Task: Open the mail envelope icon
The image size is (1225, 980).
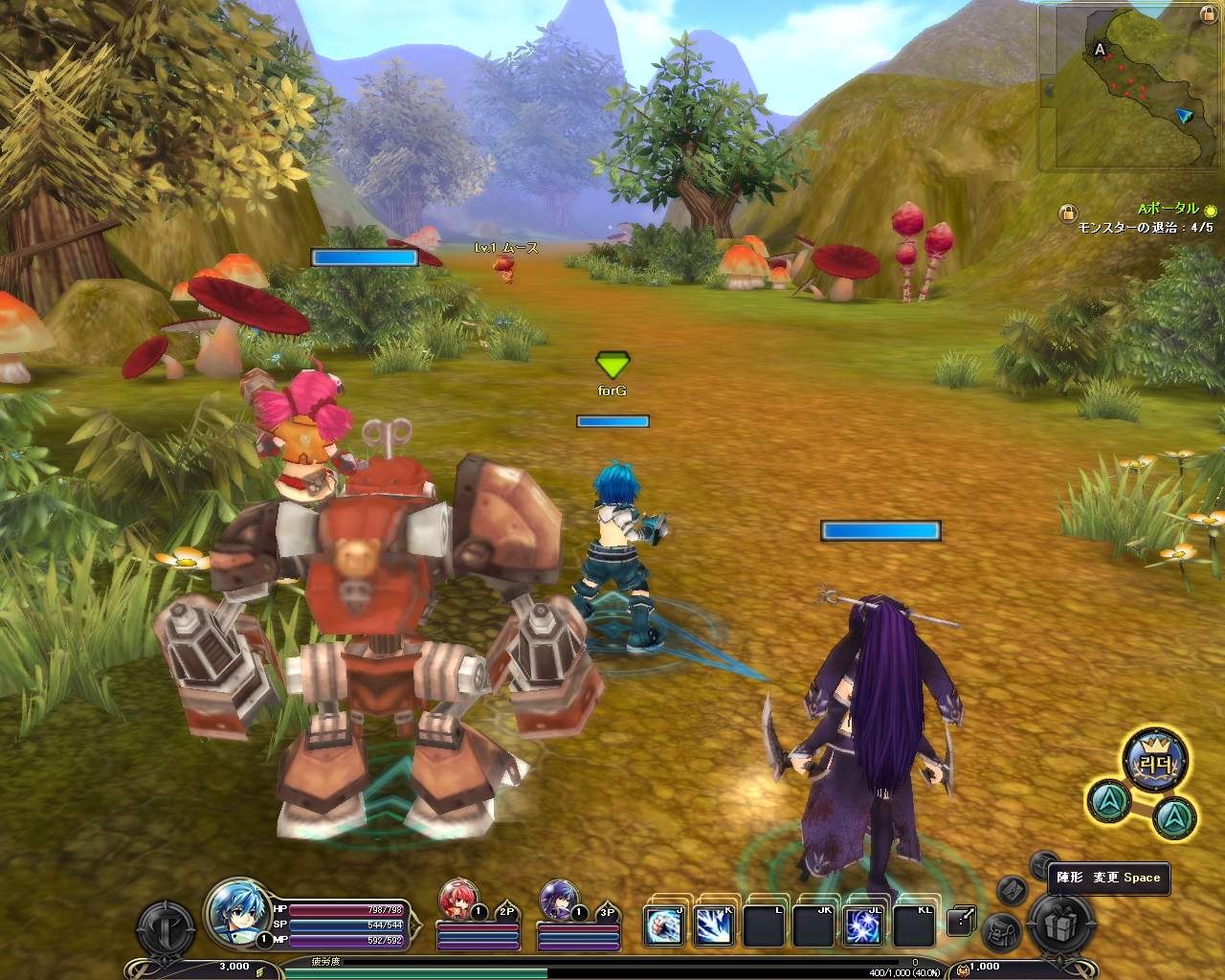Action: coord(1013,890)
